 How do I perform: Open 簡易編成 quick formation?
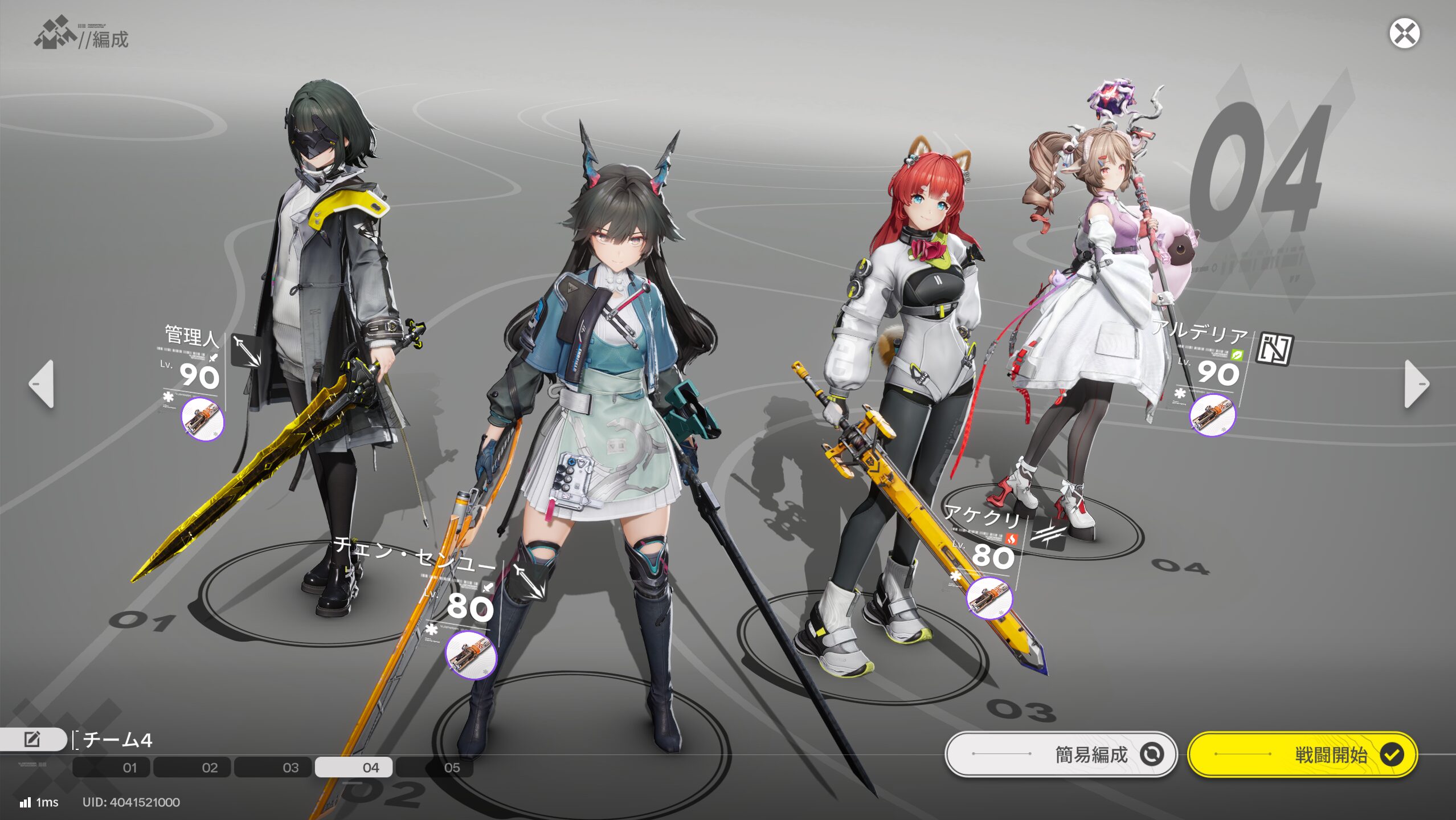1061,754
